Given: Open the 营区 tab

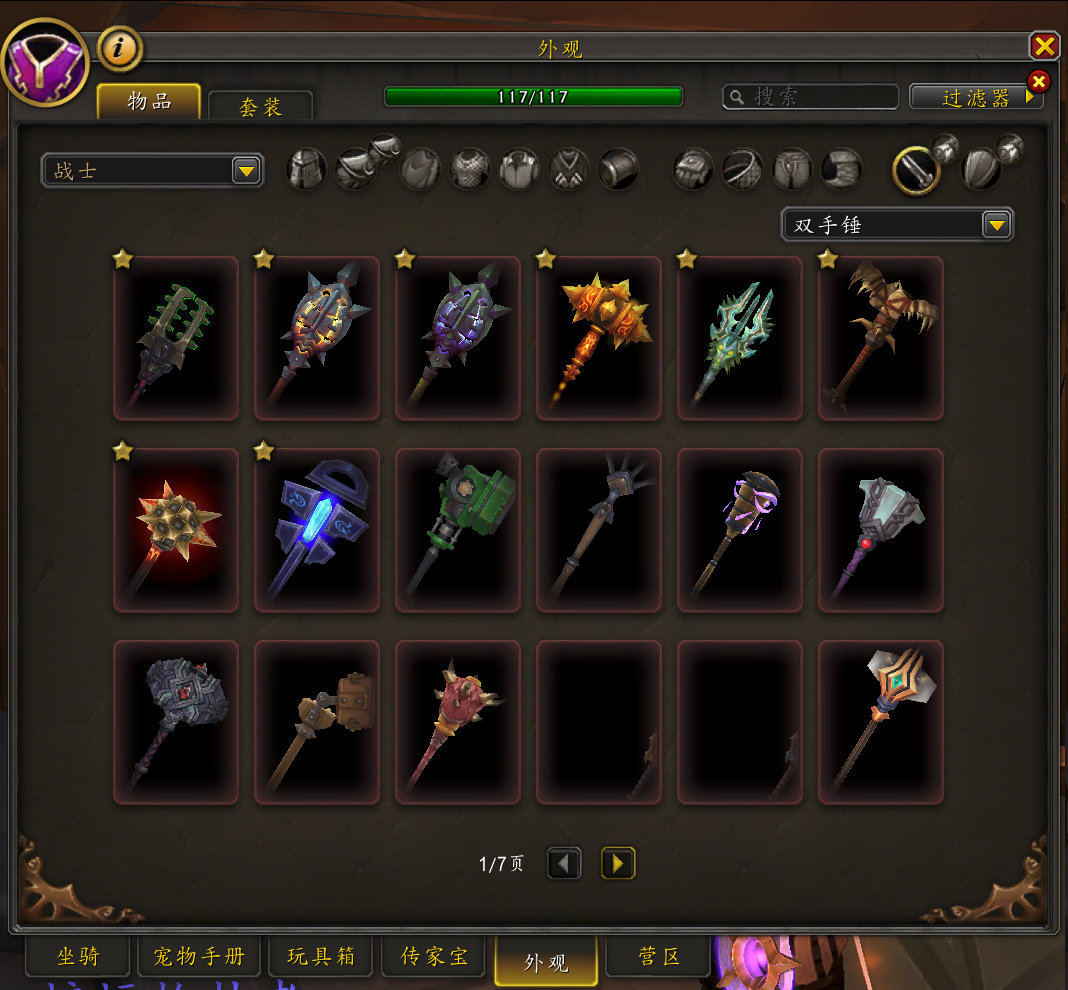Looking at the screenshot, I should tap(659, 957).
